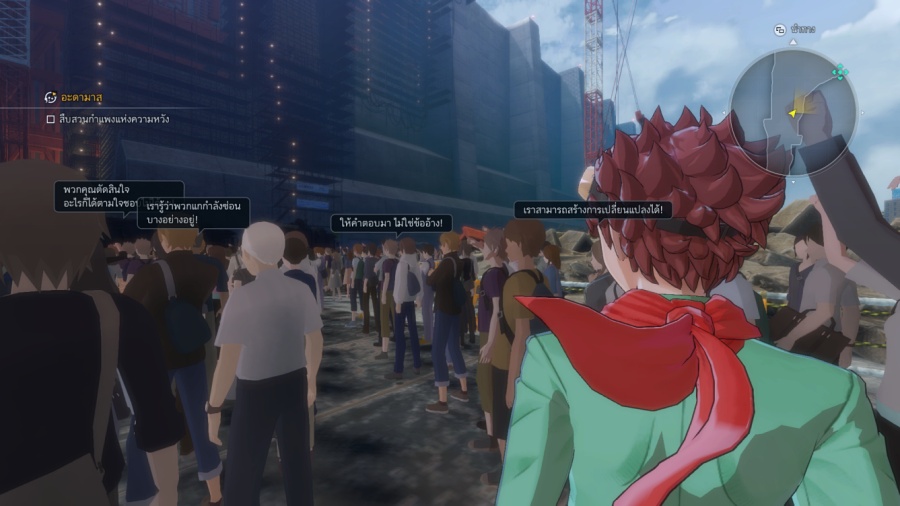Image resolution: width=900 pixels, height=506 pixels.
Task: Click the yellow player arrow on the minimap
Action: [792, 113]
